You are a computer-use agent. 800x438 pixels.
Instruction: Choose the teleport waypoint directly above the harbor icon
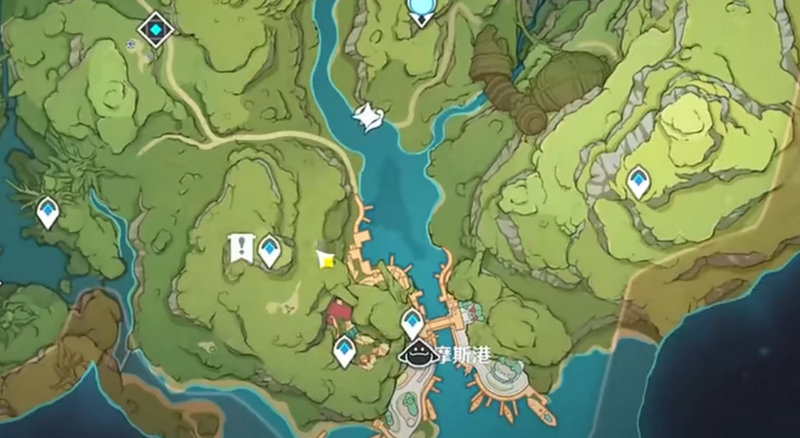pyautogui.click(x=412, y=323)
